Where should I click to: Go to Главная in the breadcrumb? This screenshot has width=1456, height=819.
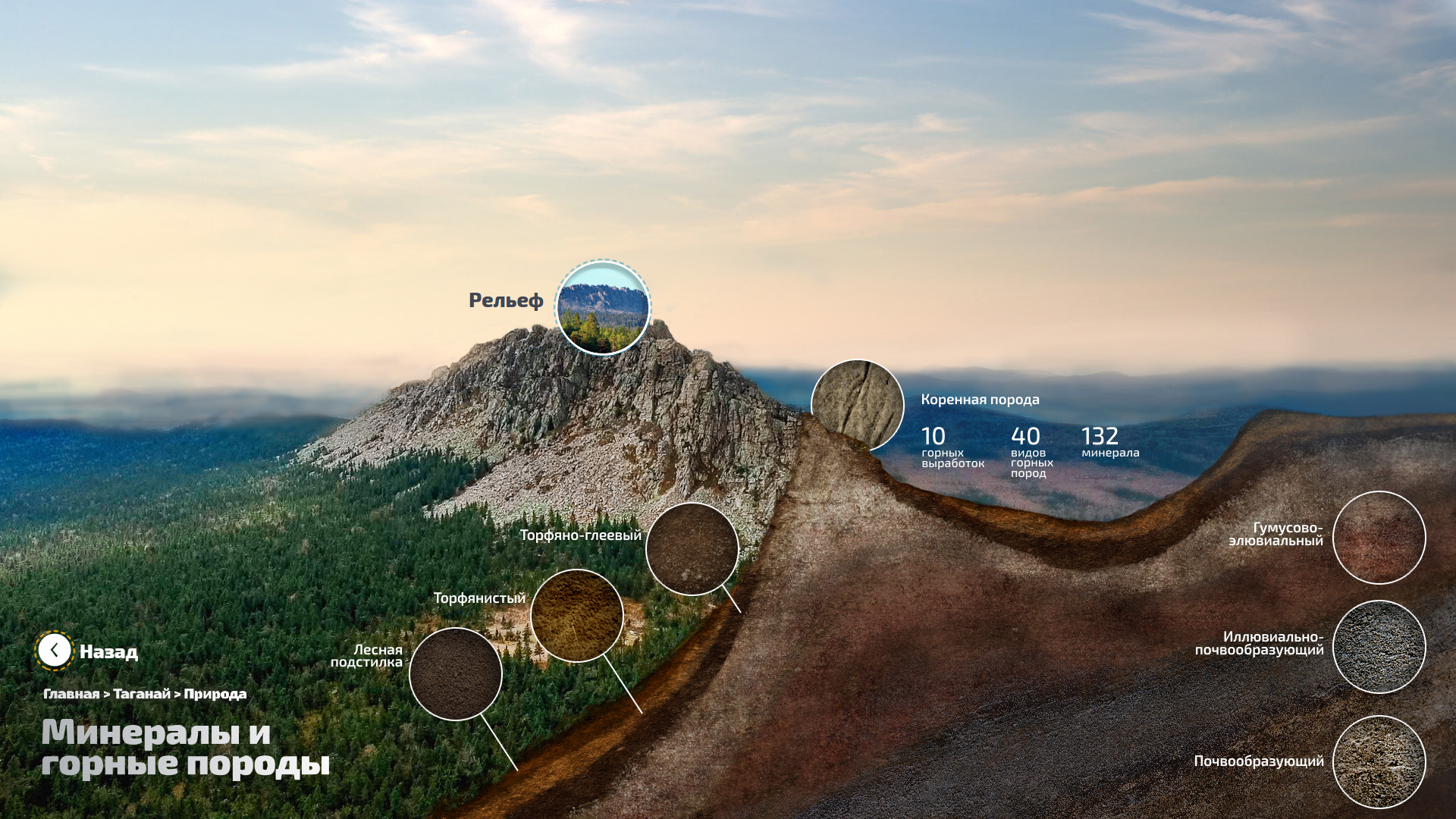click(71, 694)
